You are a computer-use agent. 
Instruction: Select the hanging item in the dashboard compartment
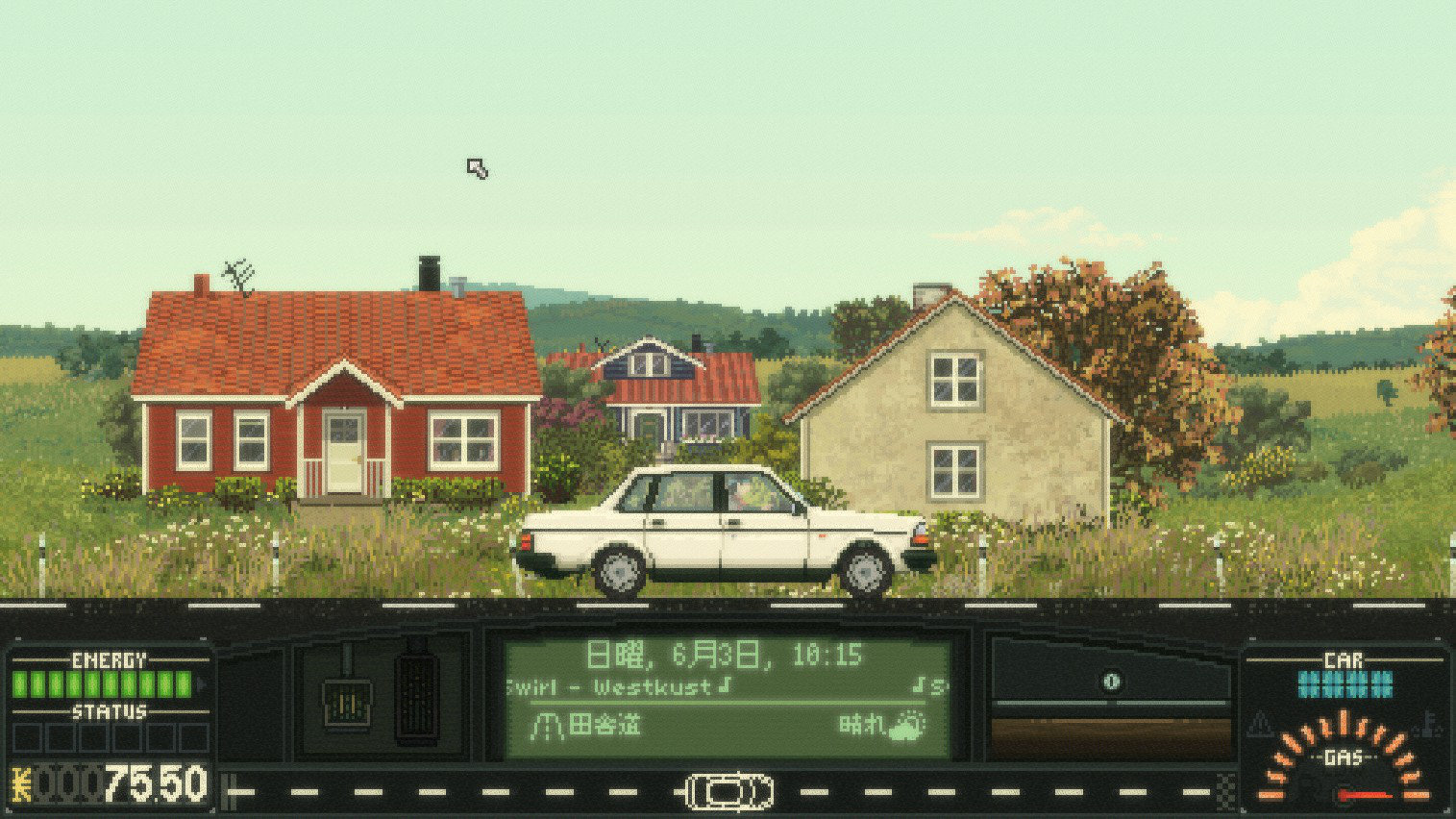pos(346,705)
